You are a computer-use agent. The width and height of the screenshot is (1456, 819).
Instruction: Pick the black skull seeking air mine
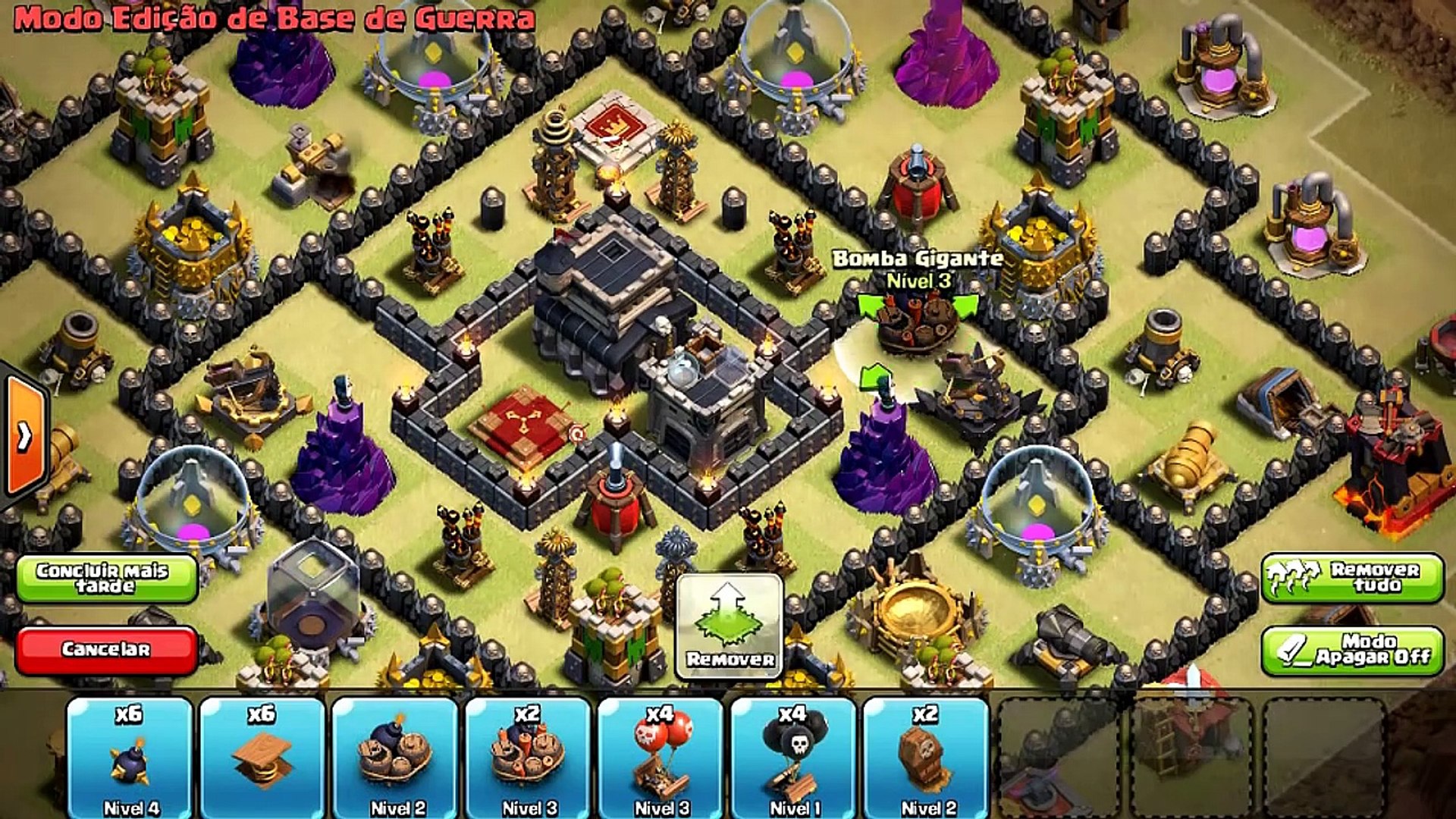pos(793,758)
